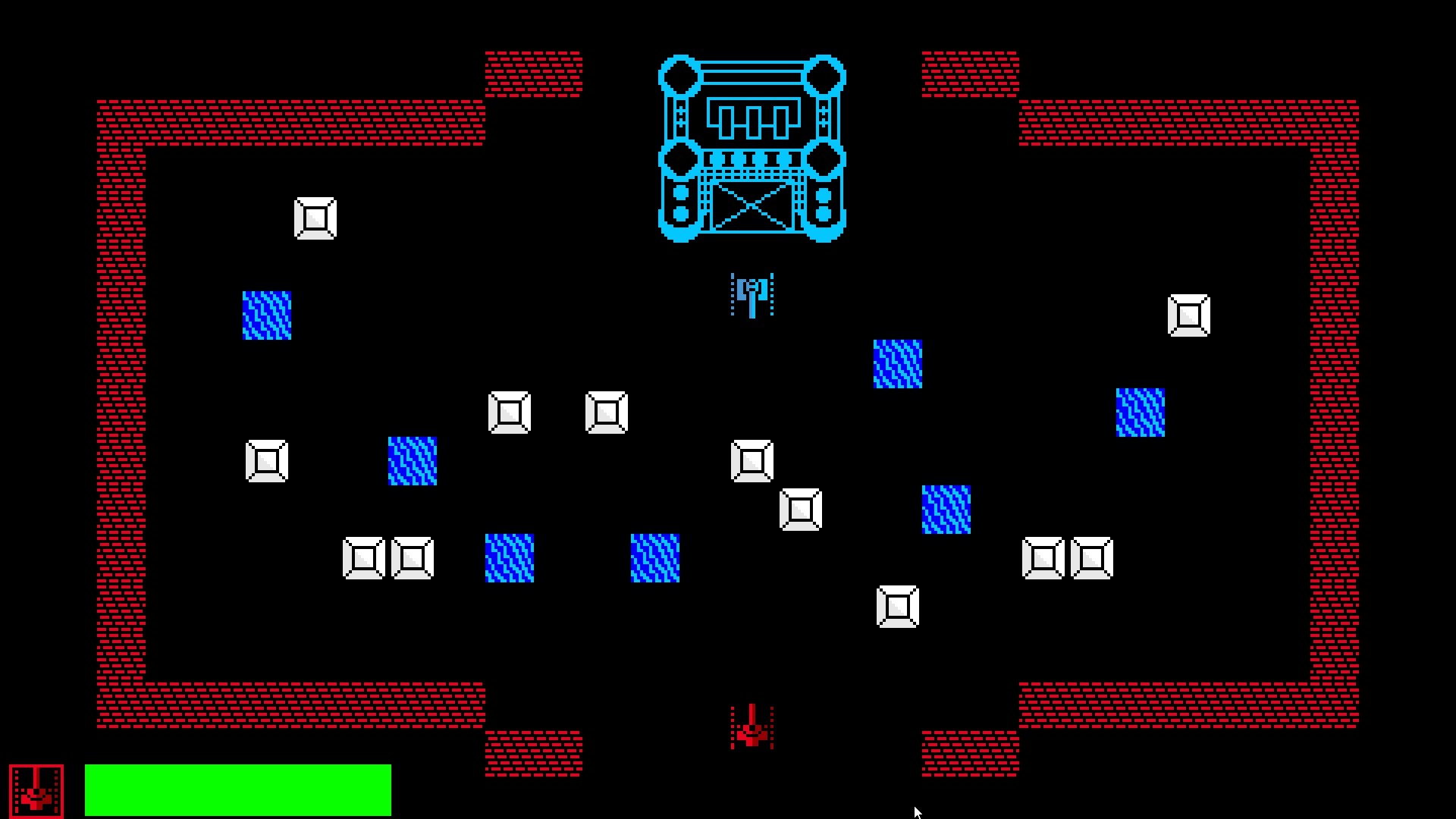Click the crossed-envelope panel inside the base
The width and height of the screenshot is (1456, 819).
coord(753,206)
